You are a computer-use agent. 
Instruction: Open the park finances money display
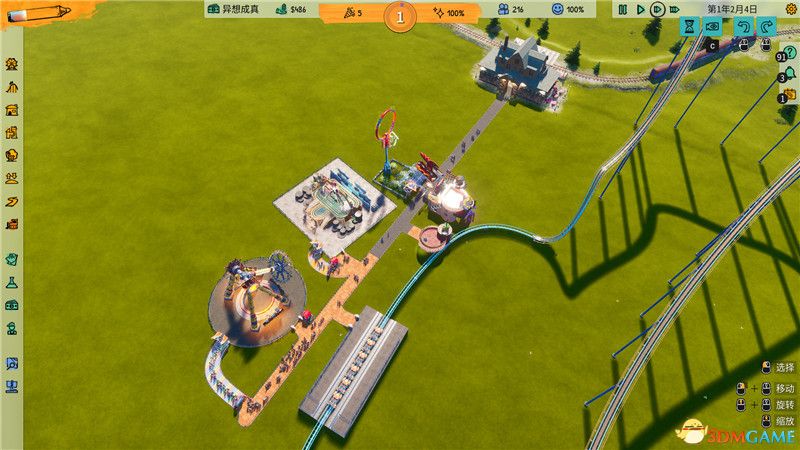(292, 10)
